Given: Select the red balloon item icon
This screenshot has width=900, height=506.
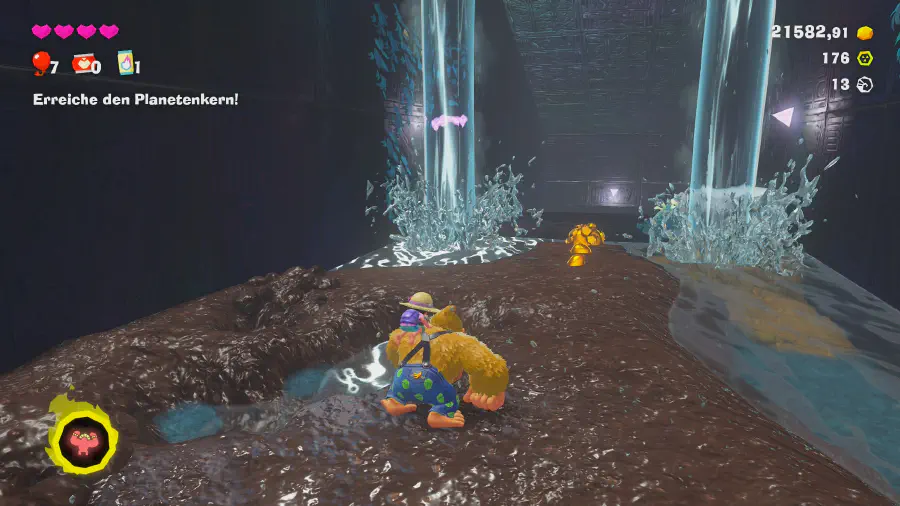Looking at the screenshot, I should pos(40,63).
